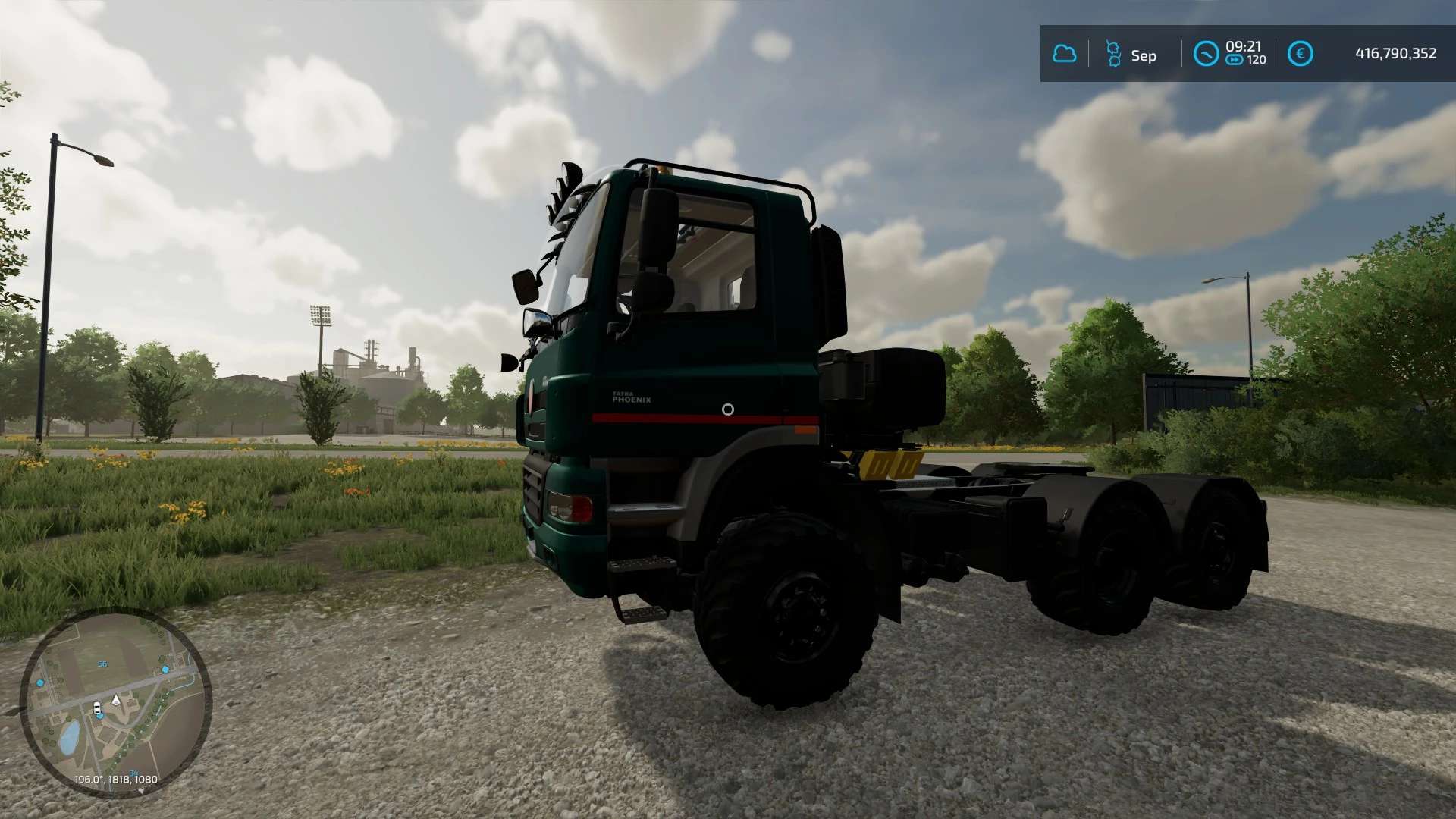The width and height of the screenshot is (1456, 819).
Task: Click the euro money icon
Action: (x=1300, y=54)
